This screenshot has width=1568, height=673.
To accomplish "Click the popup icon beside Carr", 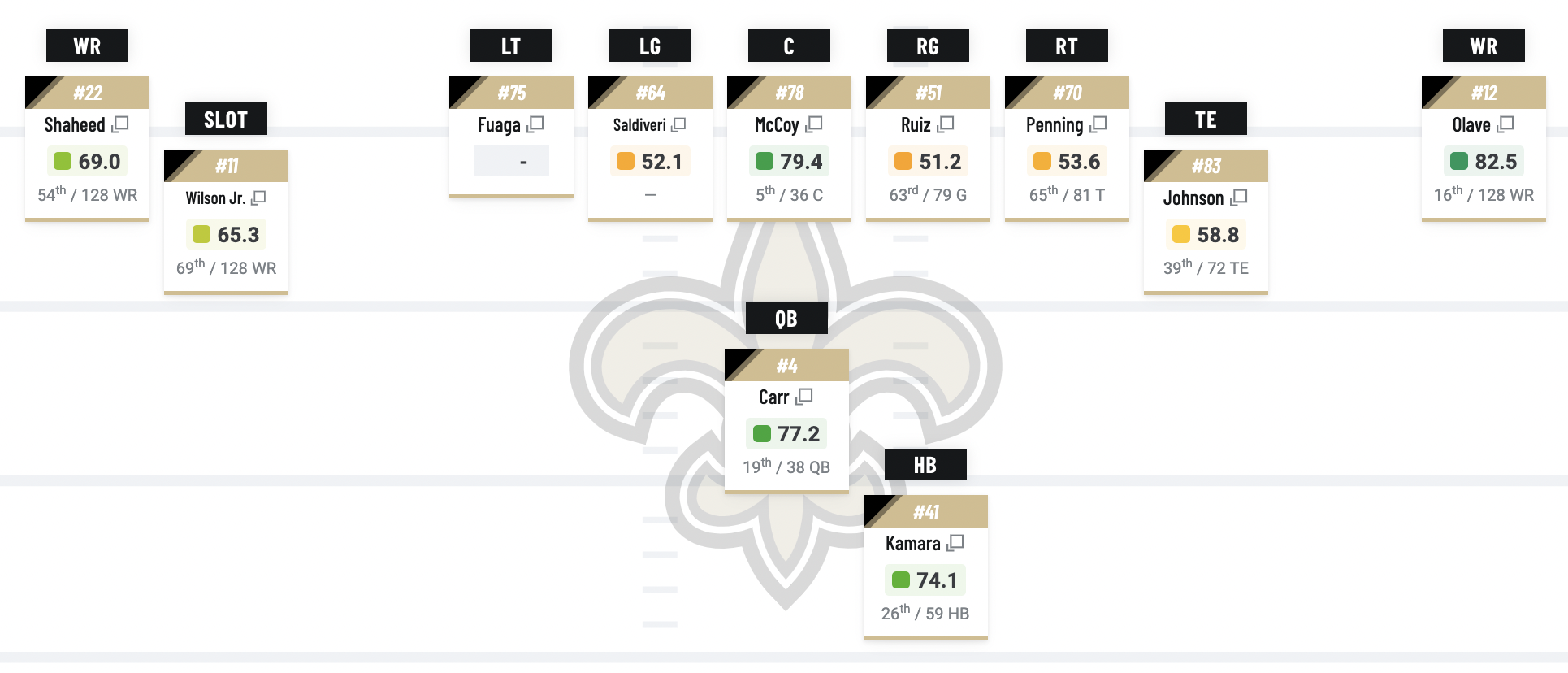I will coord(804,397).
